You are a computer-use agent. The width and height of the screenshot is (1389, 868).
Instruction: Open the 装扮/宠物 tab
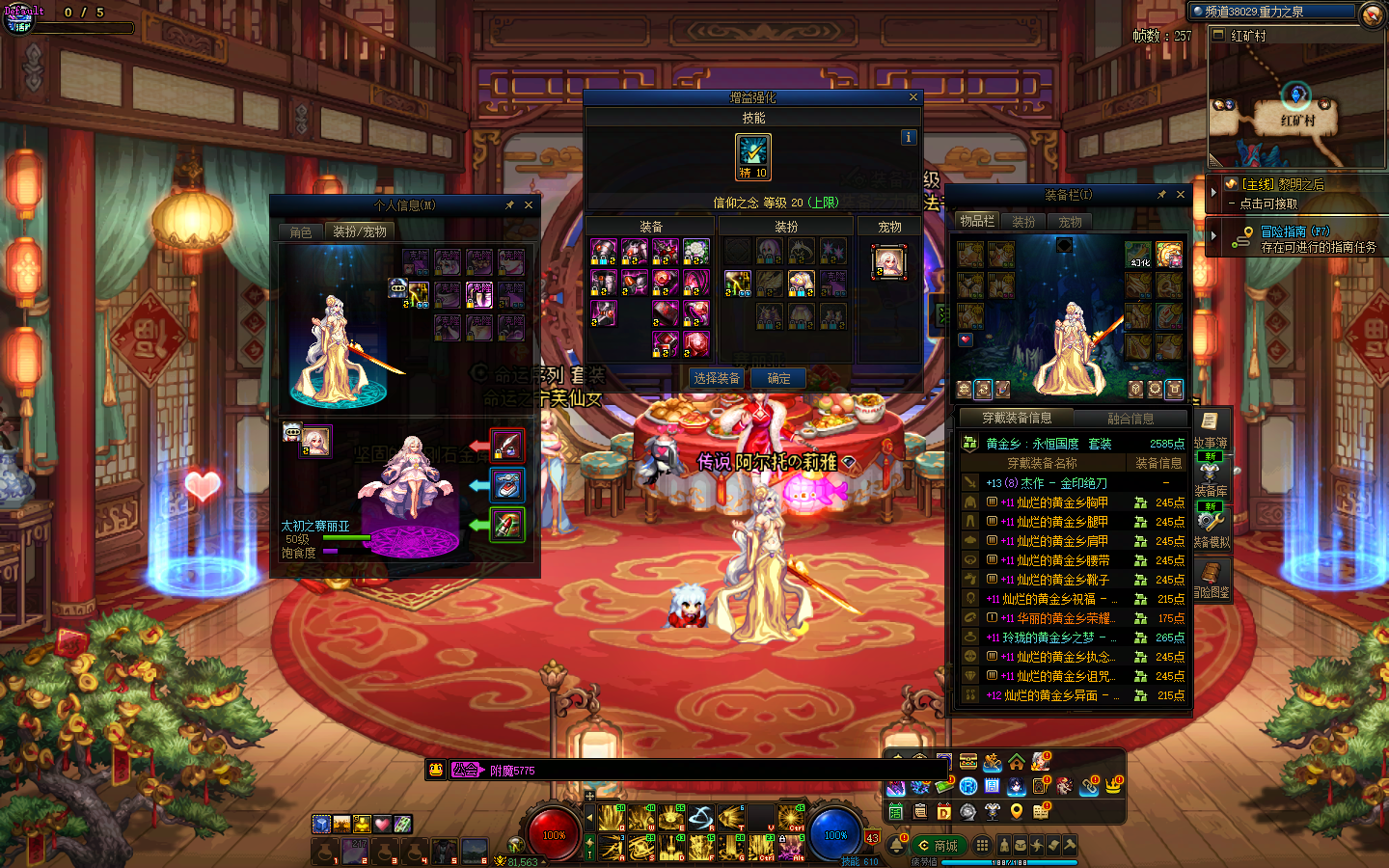(360, 231)
